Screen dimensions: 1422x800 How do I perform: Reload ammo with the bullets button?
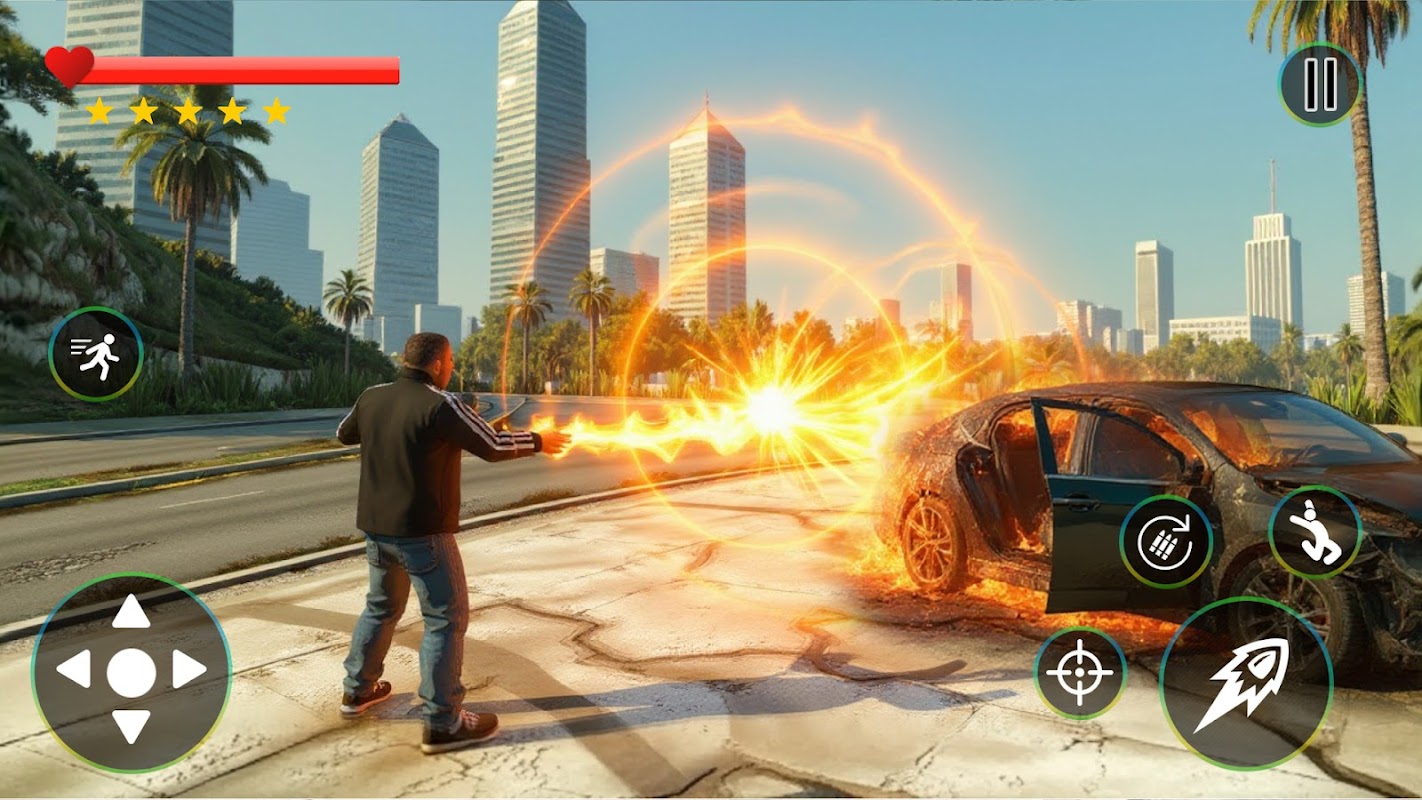point(1166,541)
